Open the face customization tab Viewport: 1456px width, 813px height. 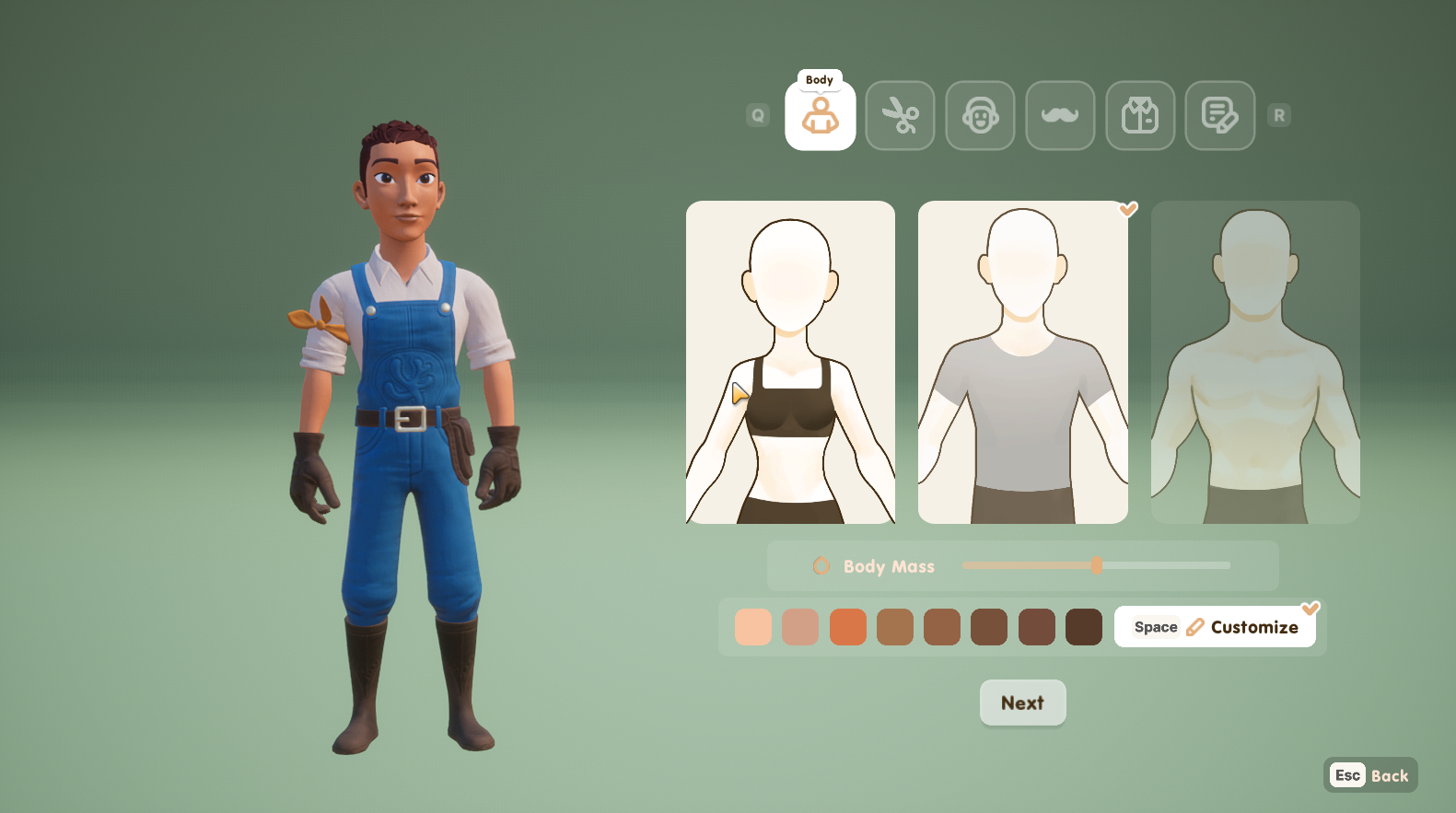coord(980,116)
